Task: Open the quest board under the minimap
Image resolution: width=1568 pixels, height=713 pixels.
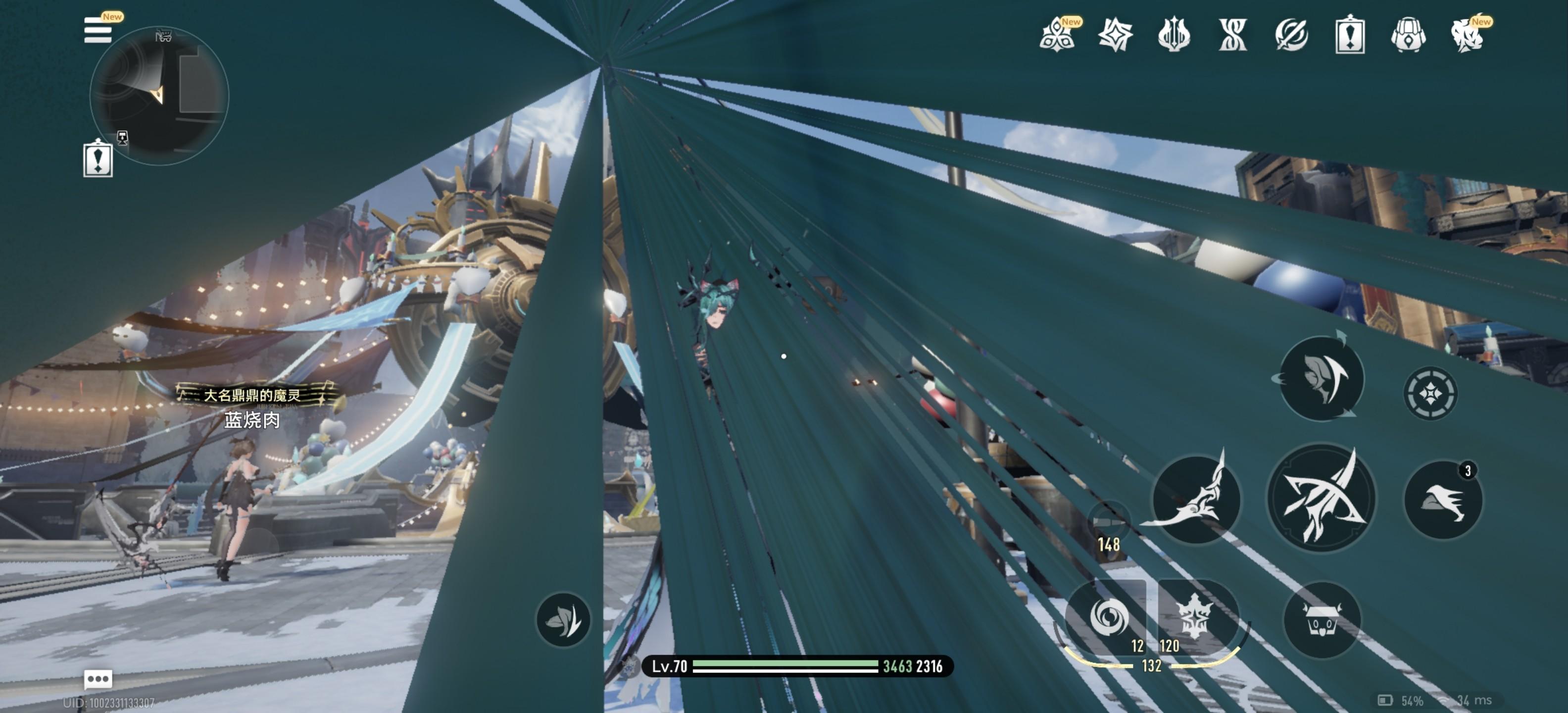Action: (x=98, y=158)
